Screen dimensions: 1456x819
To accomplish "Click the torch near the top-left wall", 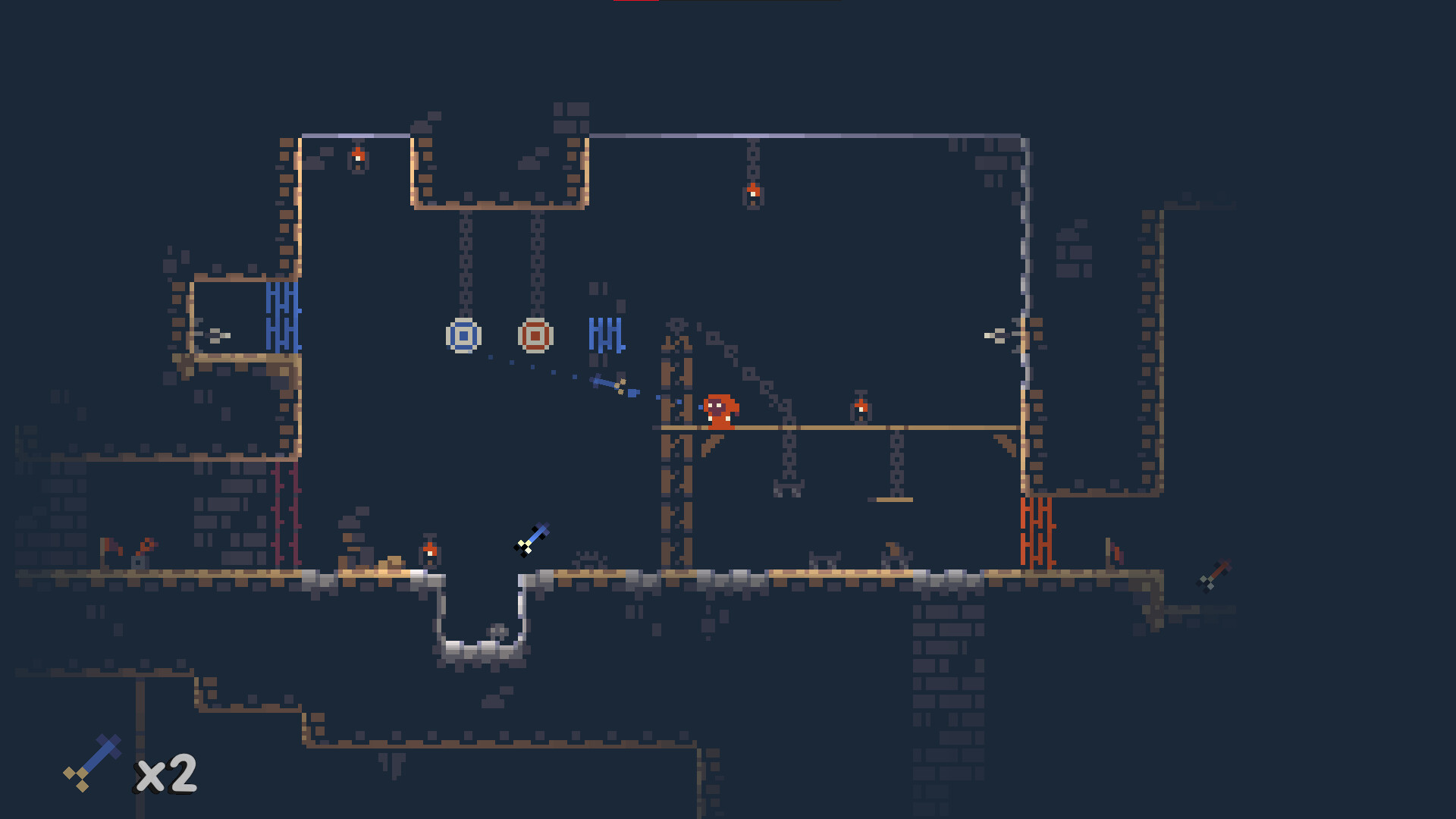I will coord(356,158).
